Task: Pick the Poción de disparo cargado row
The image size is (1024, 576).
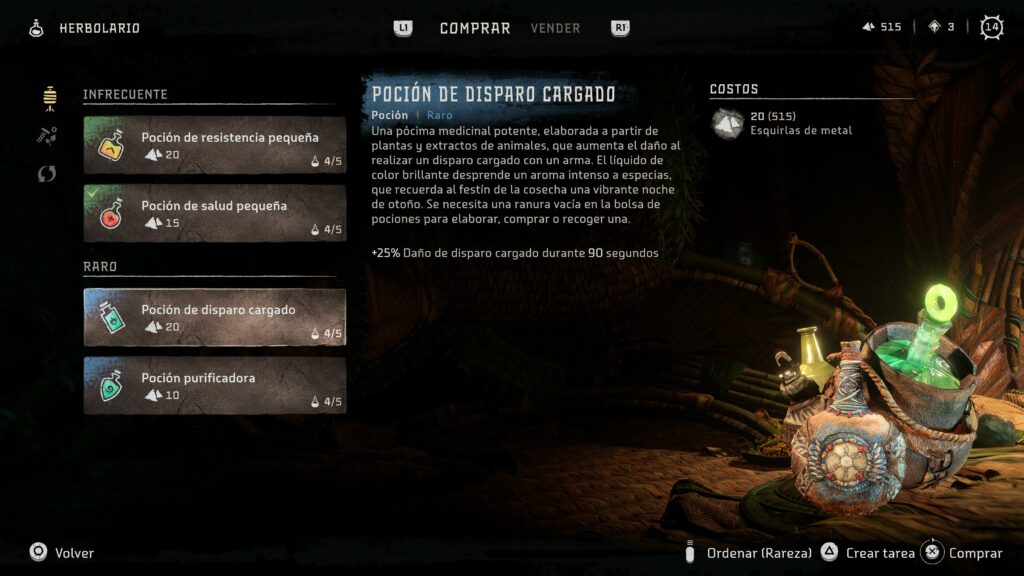Action: 215,317
